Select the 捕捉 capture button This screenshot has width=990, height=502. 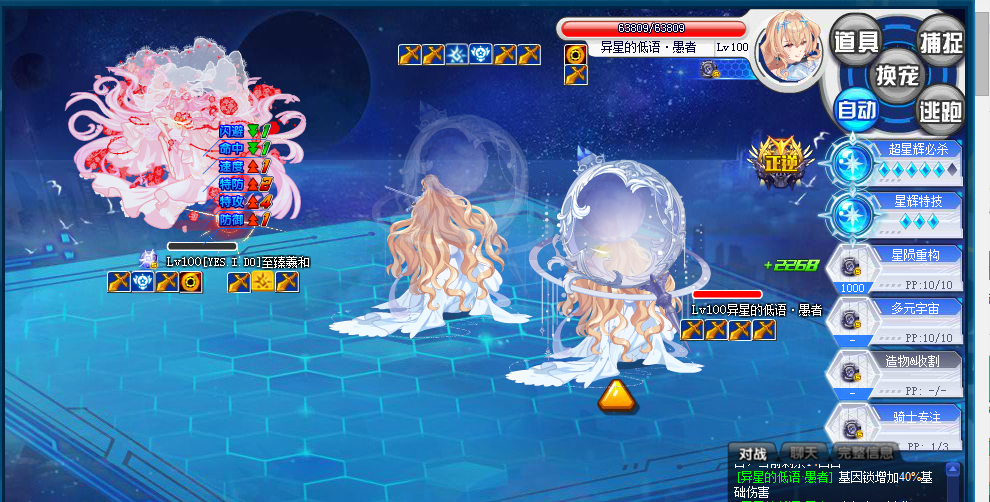point(939,41)
